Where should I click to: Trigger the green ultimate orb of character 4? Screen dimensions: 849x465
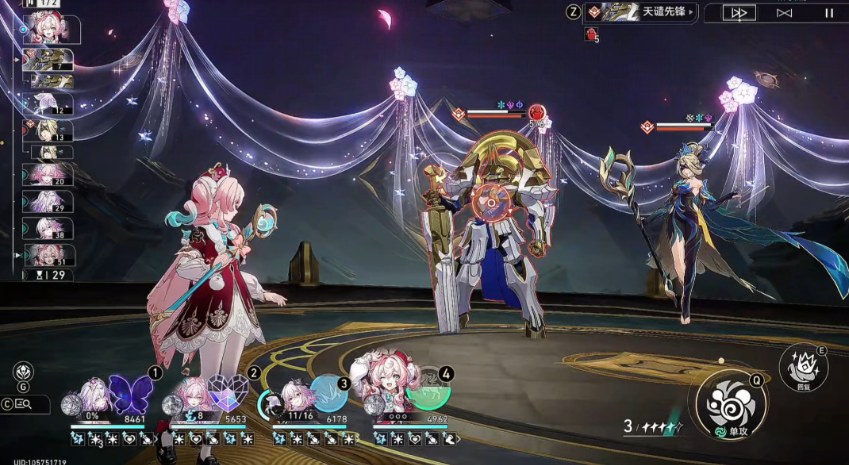[427, 392]
